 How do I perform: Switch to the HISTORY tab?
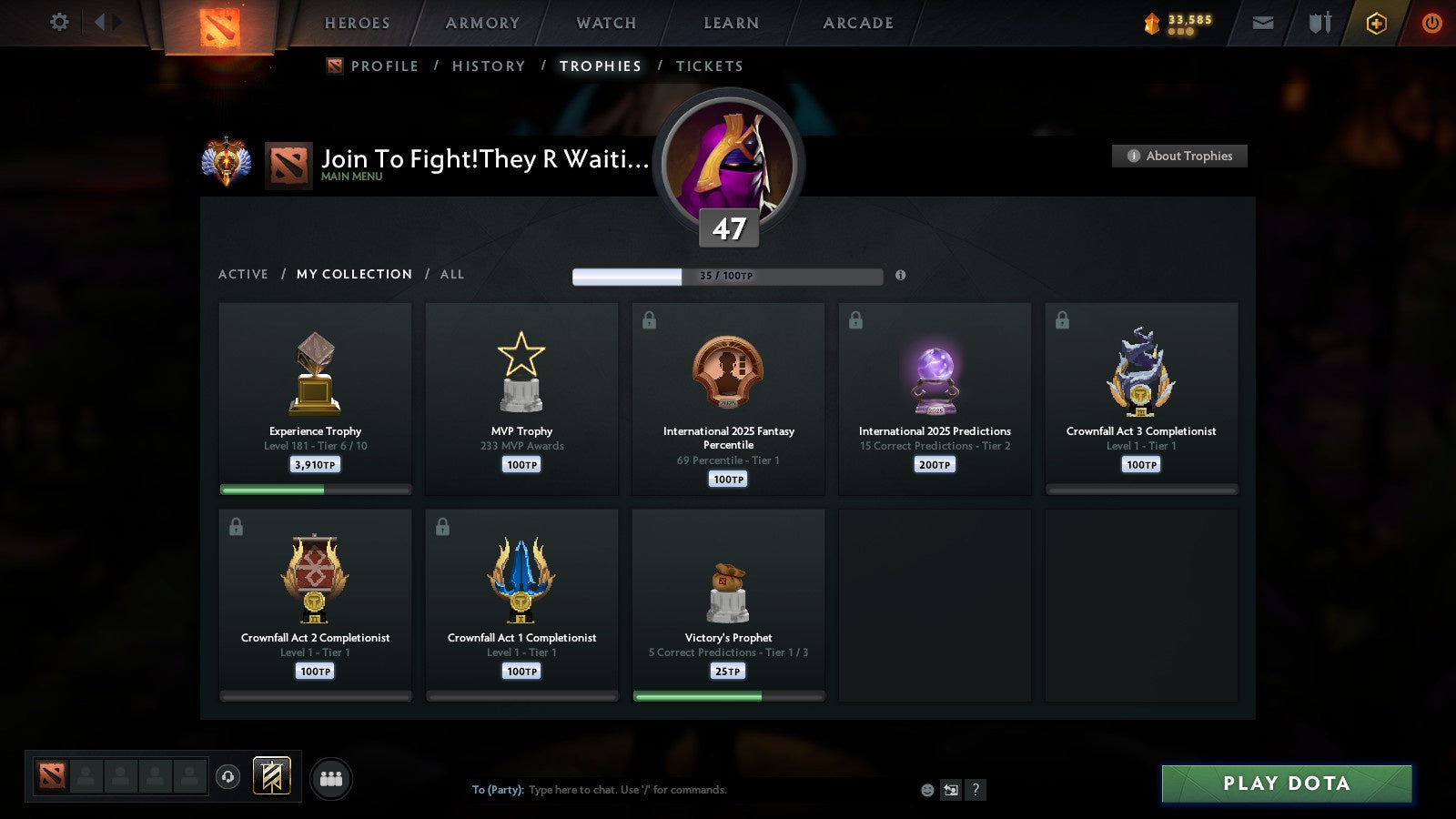pyautogui.click(x=489, y=66)
